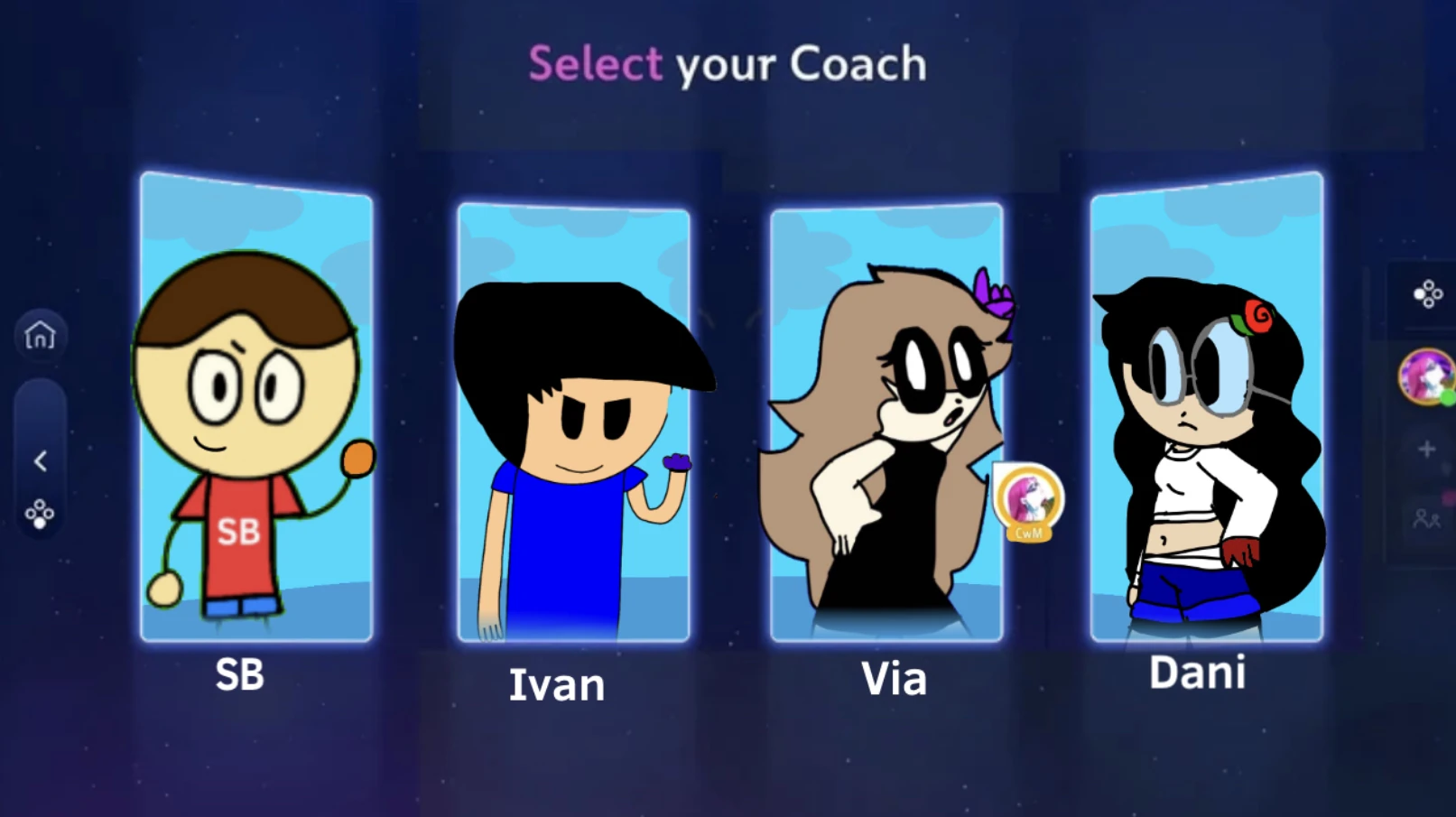This screenshot has width=1456, height=817.
Task: Collapse the sidebar with the back chevron
Action: point(40,461)
